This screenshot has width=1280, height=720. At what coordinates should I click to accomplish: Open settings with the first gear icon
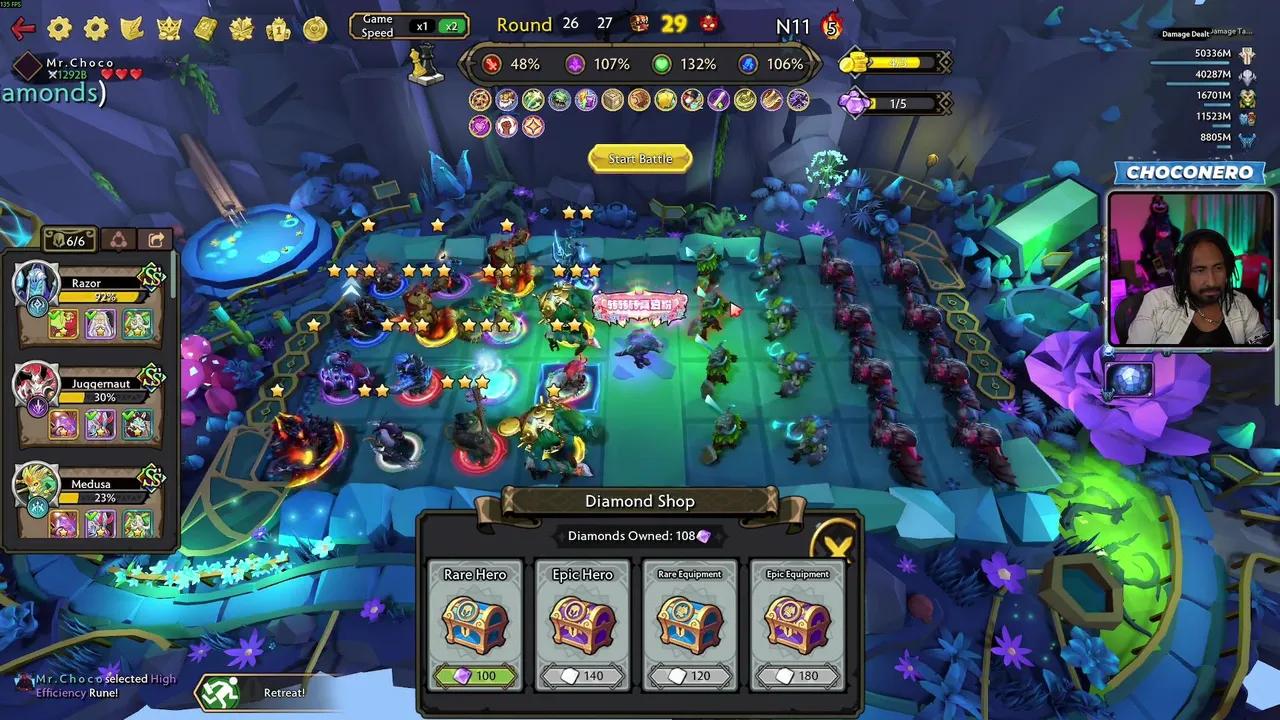tap(60, 29)
